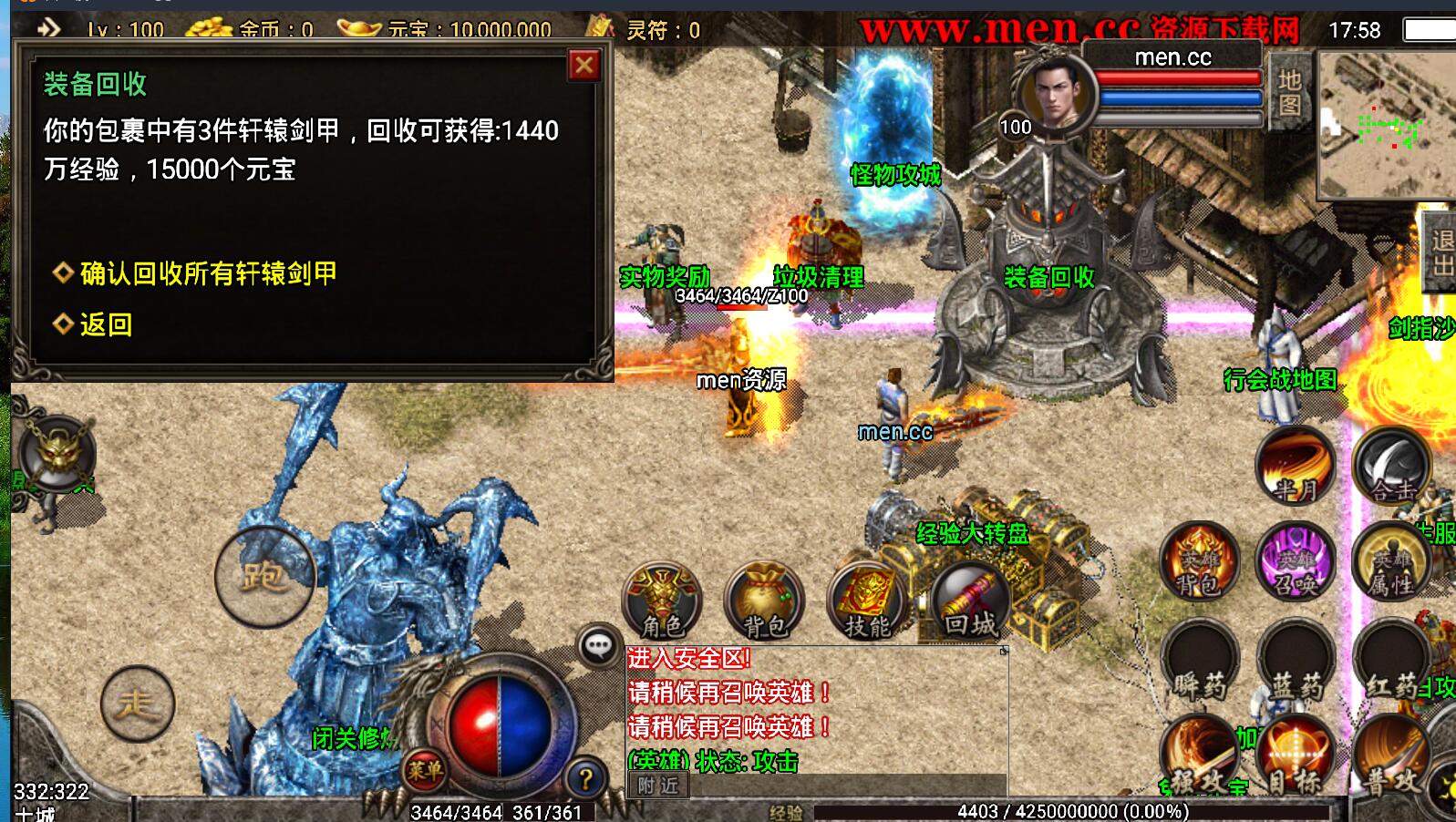Toggle the 跑 run button
1456x822 pixels.
pos(264,576)
